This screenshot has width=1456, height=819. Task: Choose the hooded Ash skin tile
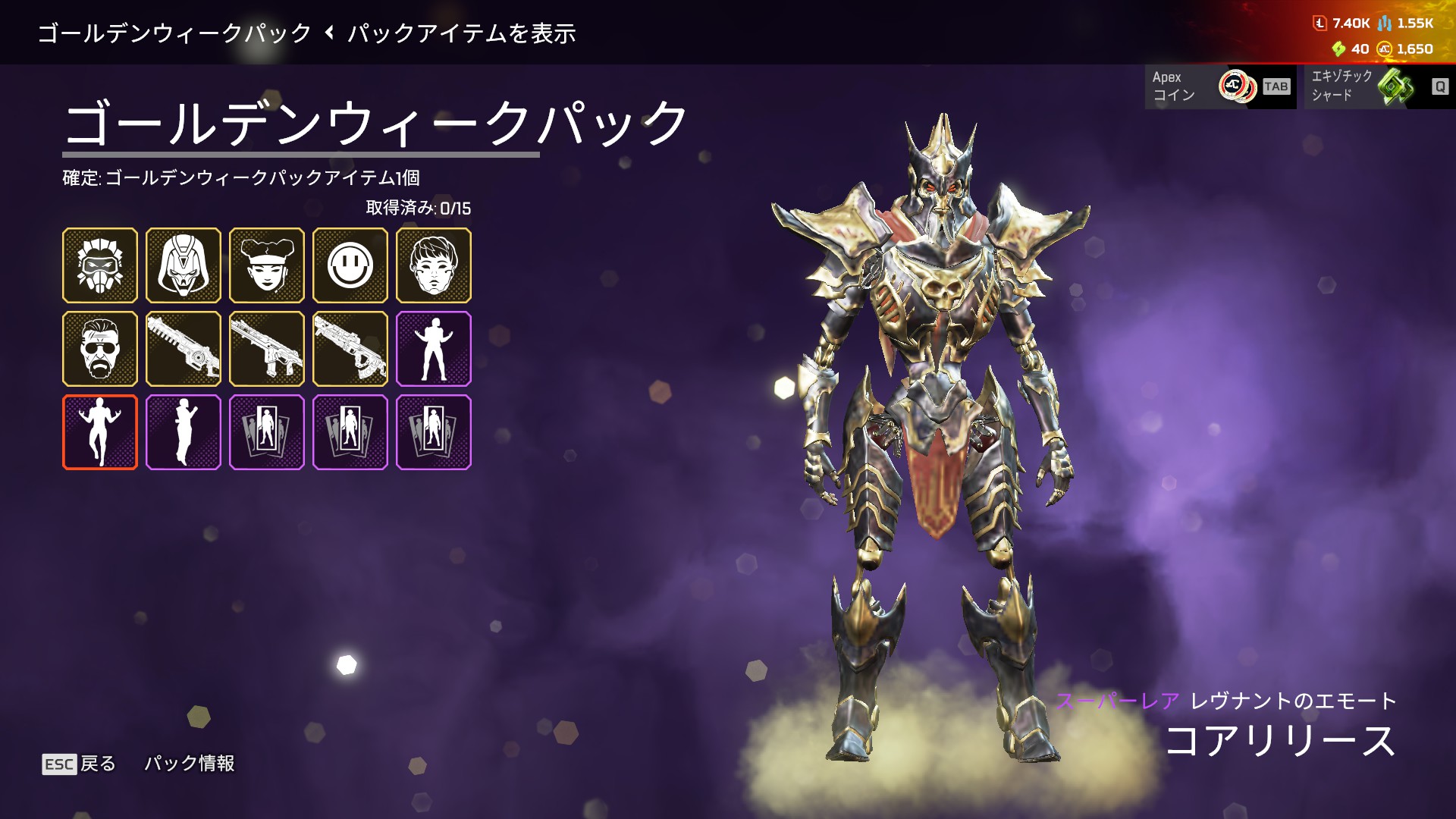184,265
